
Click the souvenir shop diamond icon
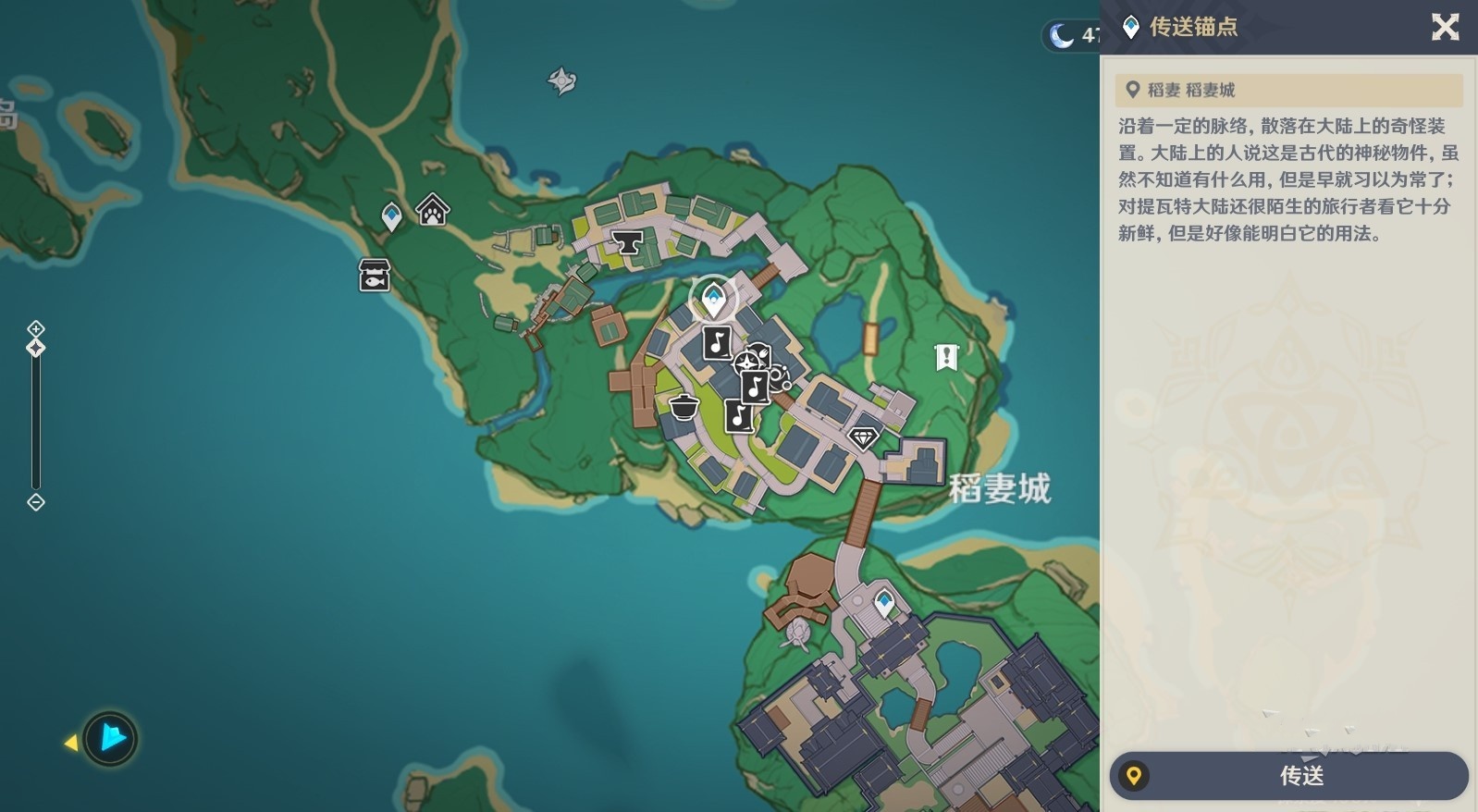pyautogui.click(x=863, y=437)
